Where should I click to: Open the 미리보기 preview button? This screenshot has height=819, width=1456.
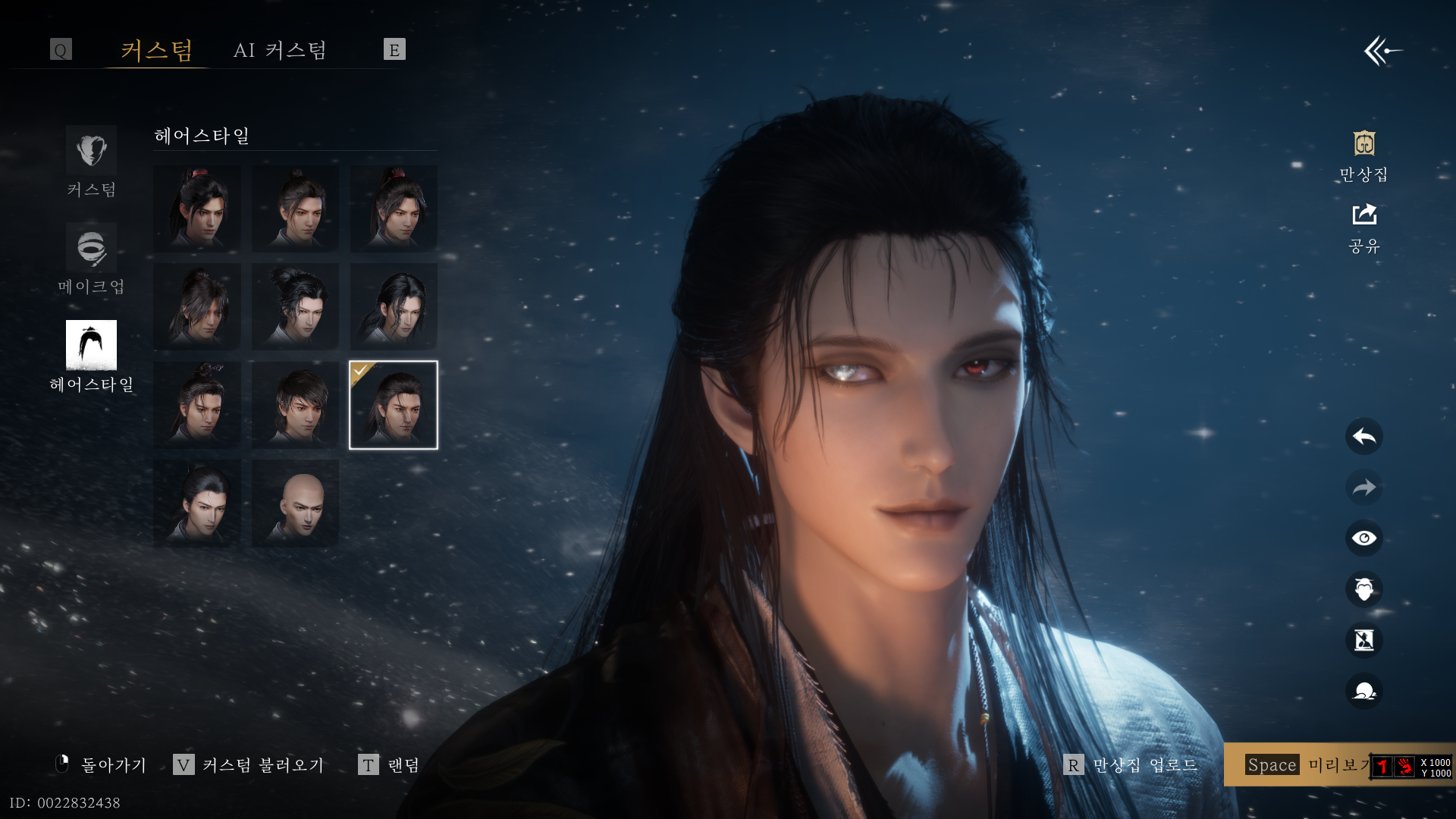1304,765
